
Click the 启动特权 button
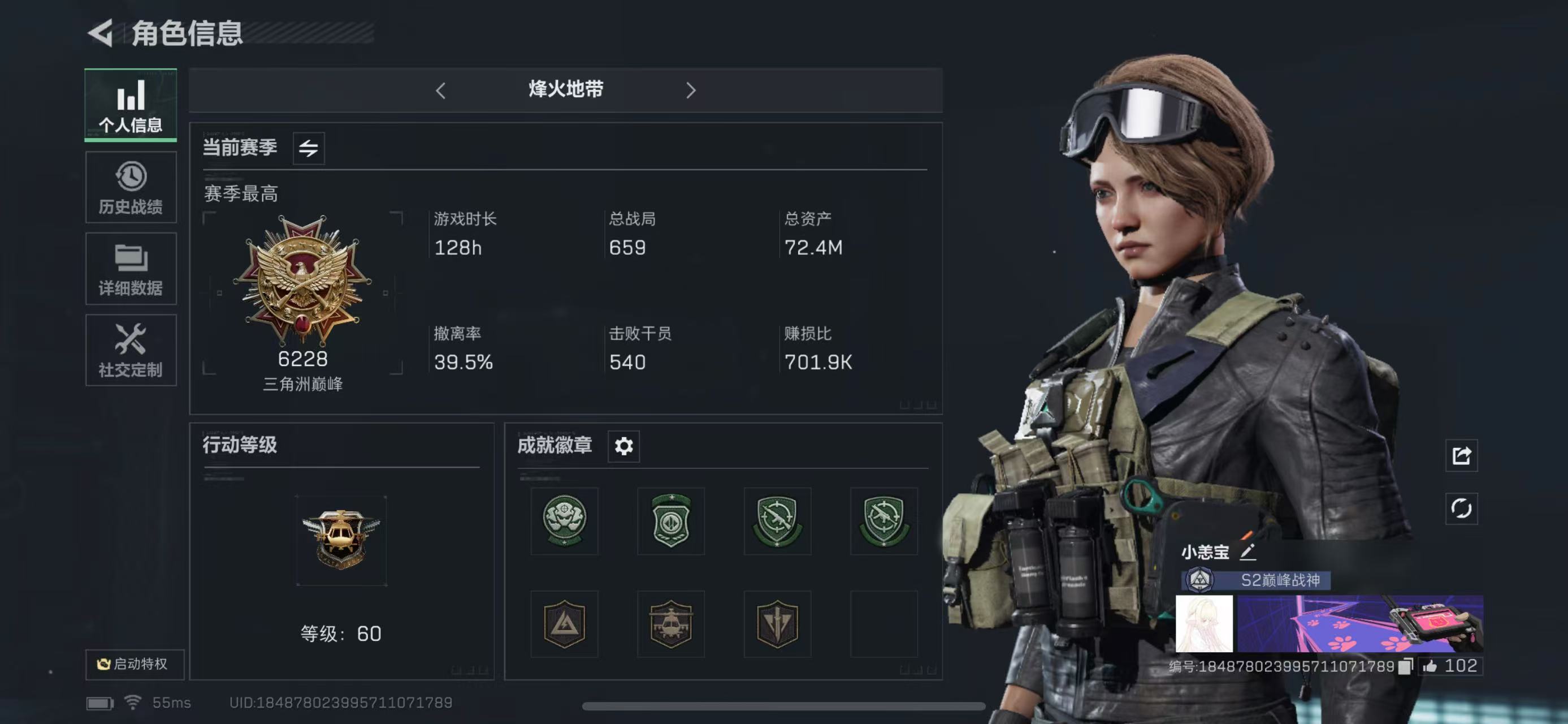[x=134, y=663]
